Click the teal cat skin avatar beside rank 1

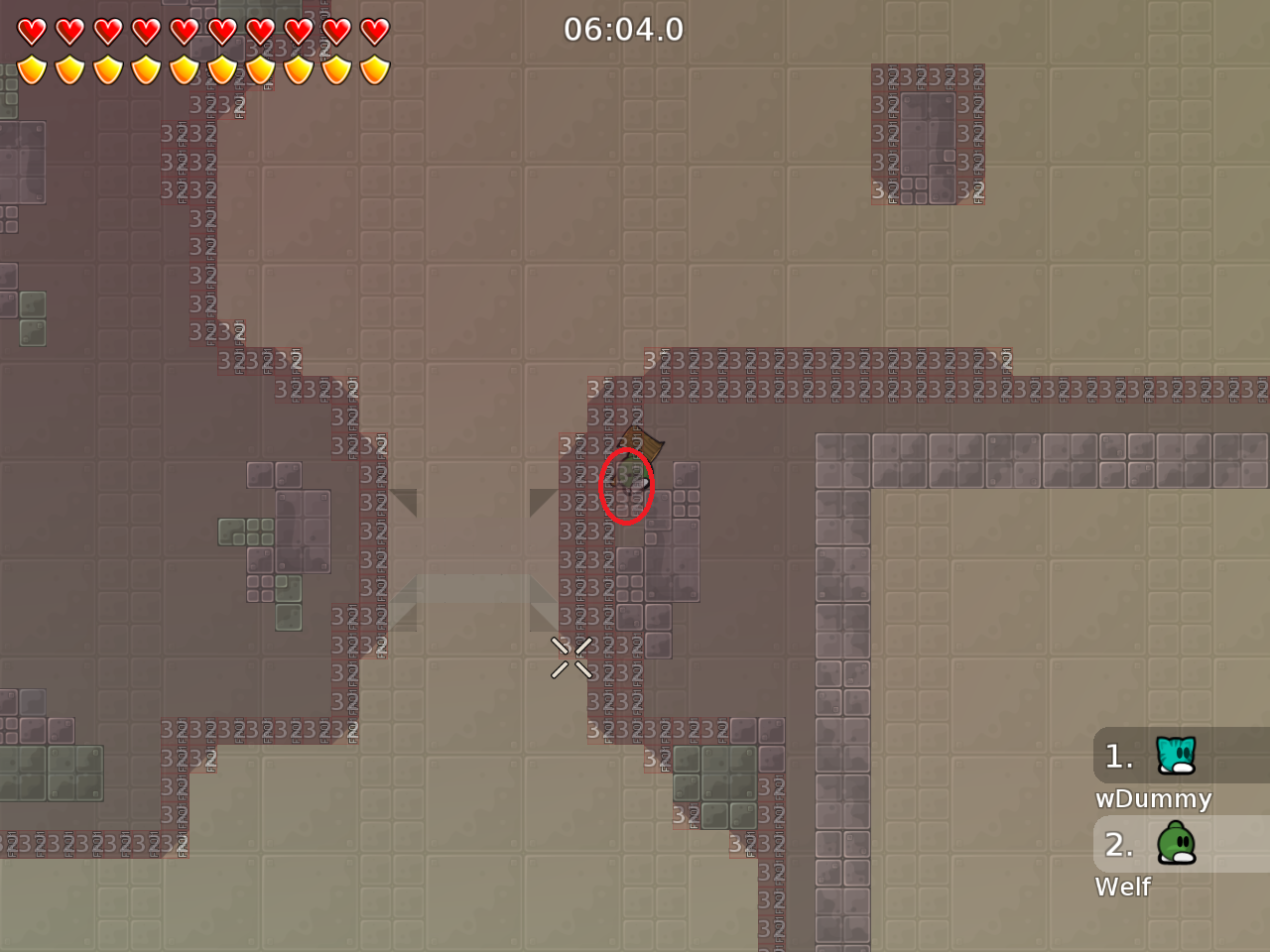(x=1174, y=756)
